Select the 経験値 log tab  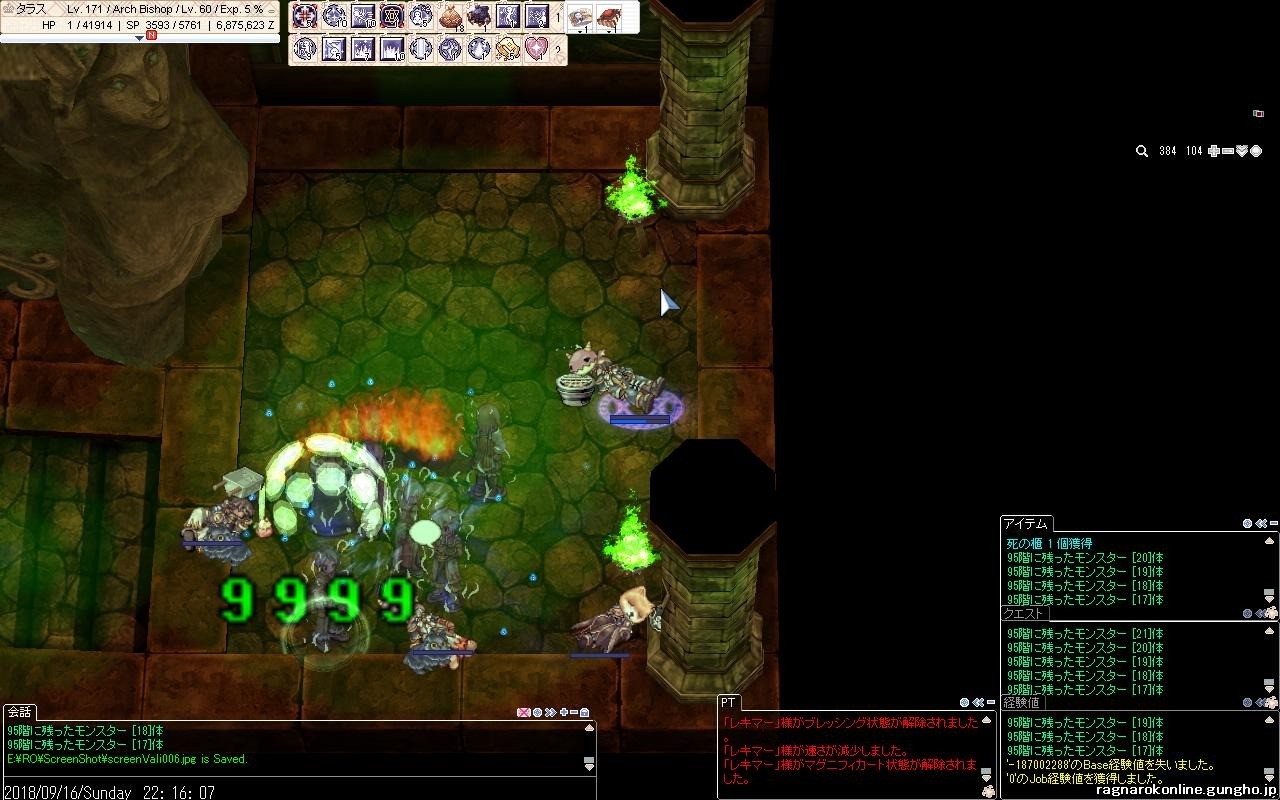pos(1022,703)
